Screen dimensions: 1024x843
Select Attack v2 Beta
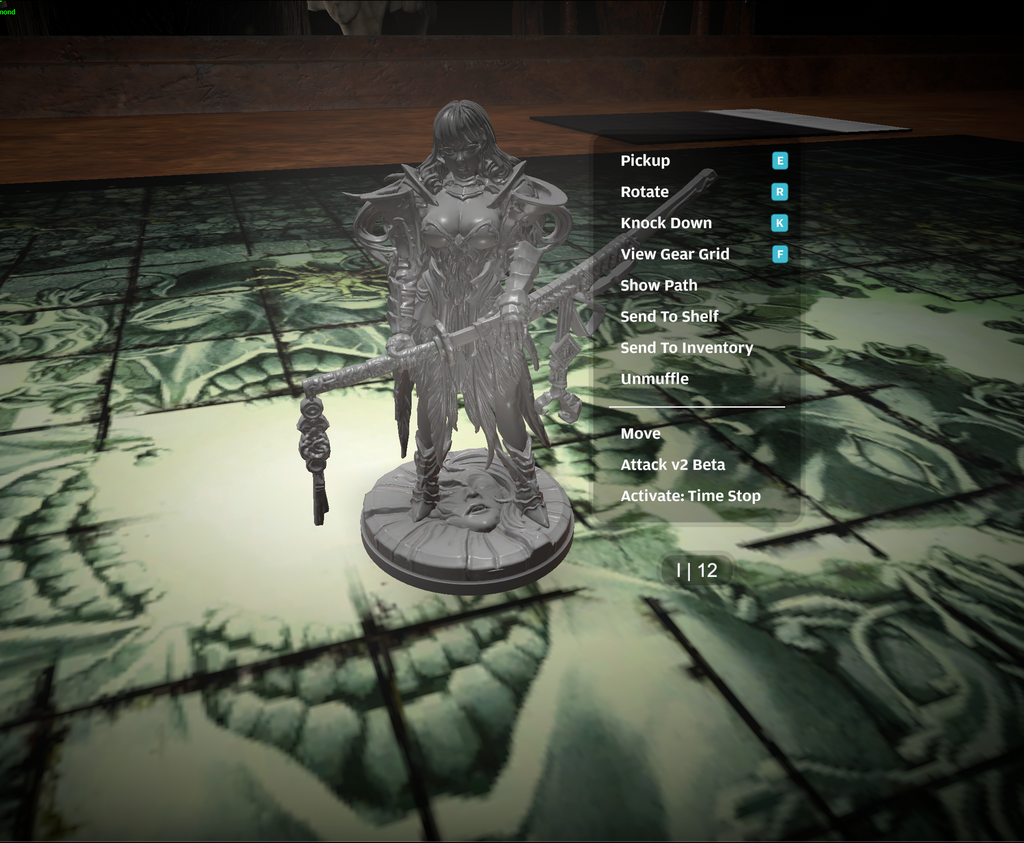[x=672, y=465]
